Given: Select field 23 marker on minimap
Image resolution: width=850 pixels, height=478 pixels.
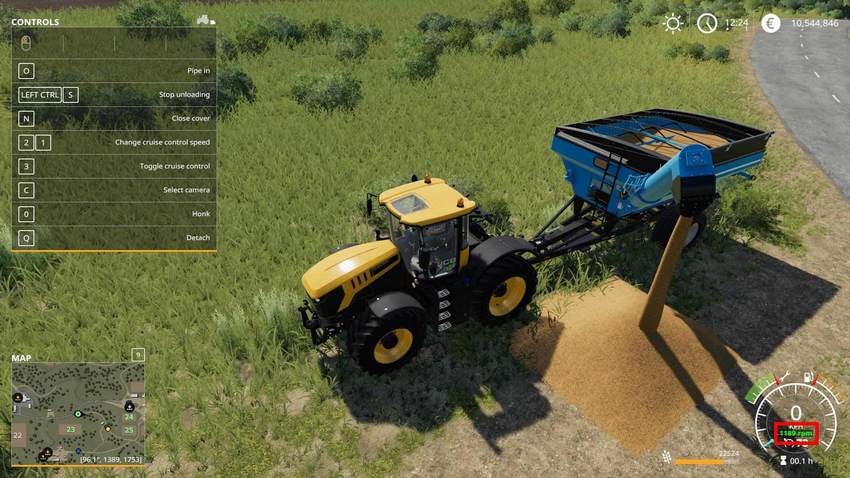Looking at the screenshot, I should pos(70,429).
